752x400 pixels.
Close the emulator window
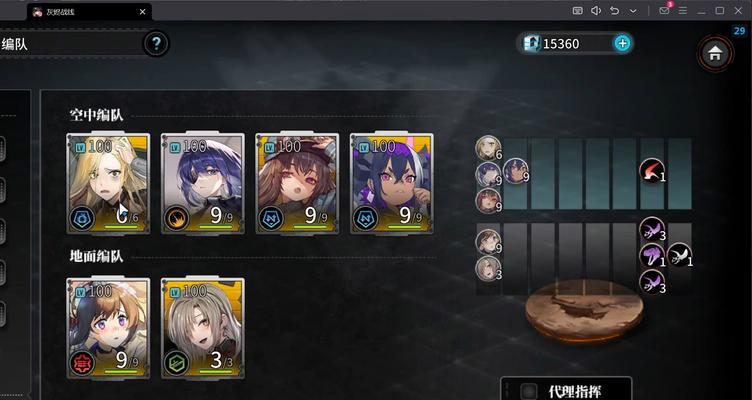tap(739, 10)
